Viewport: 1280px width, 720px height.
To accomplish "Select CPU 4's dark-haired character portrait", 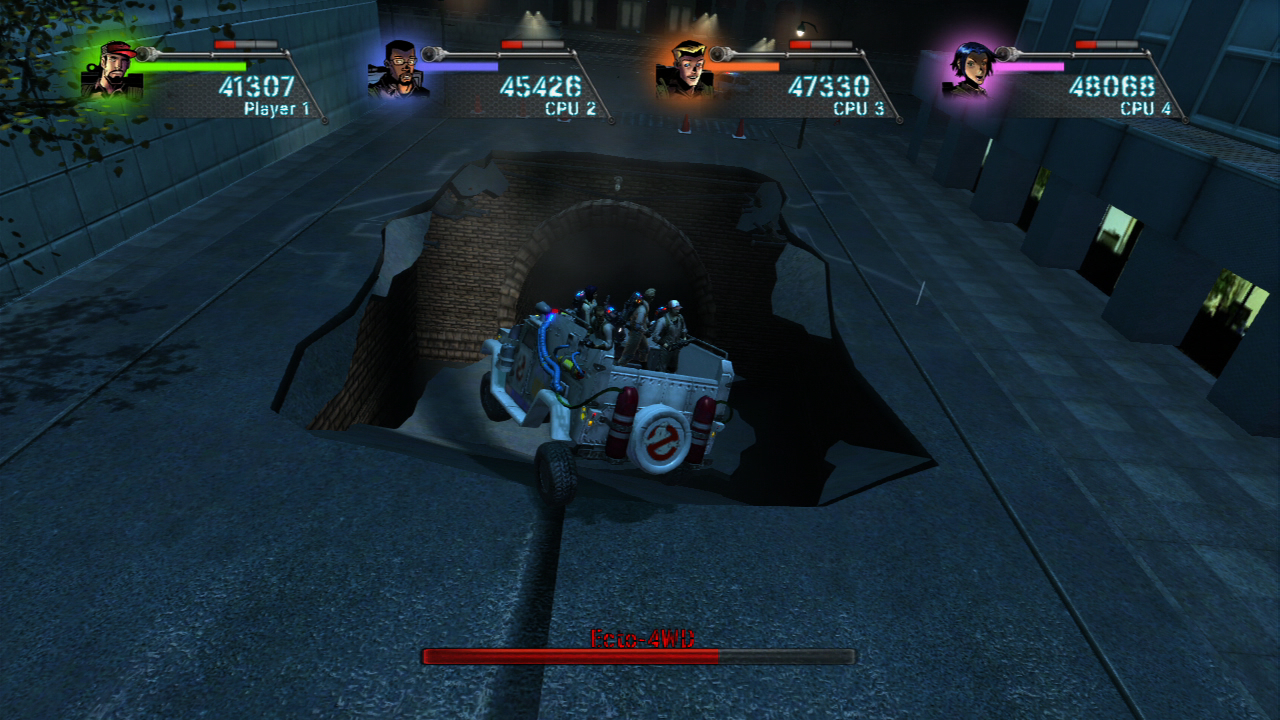I will [970, 70].
